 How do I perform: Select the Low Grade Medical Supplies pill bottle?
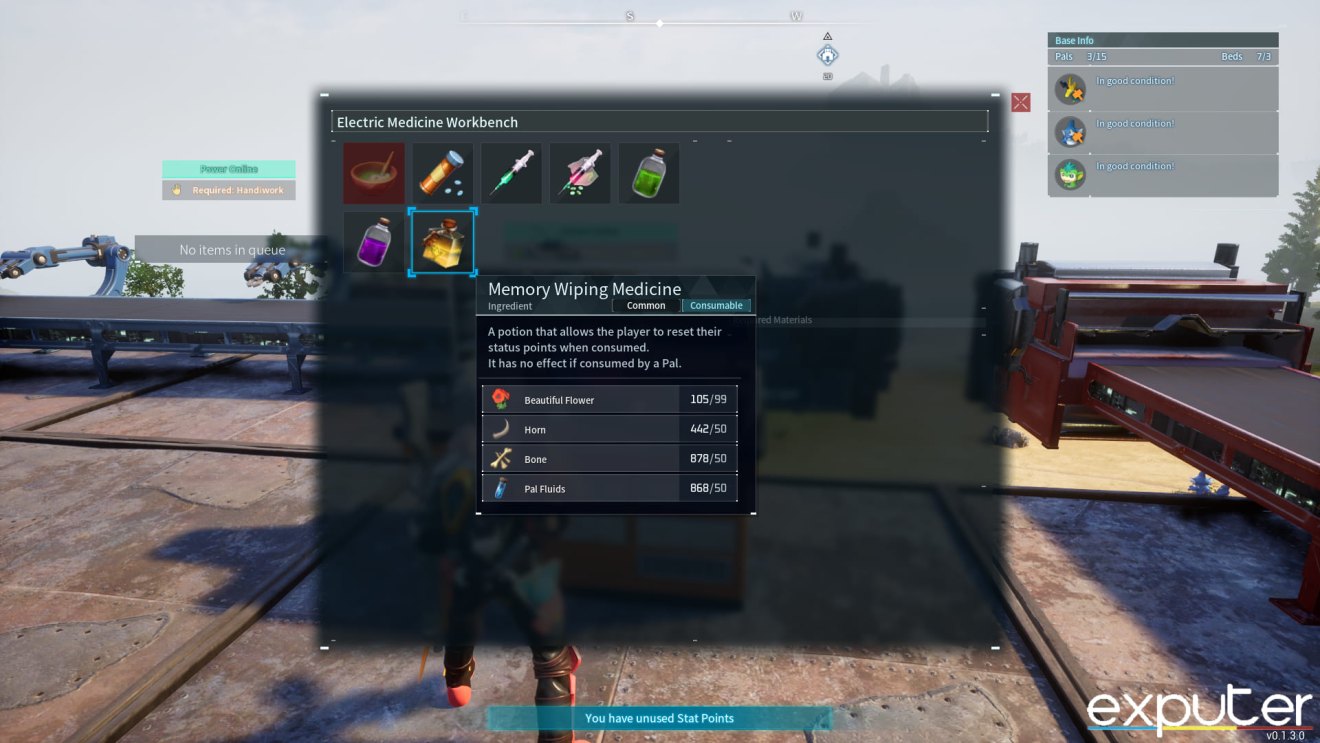pyautogui.click(x=442, y=171)
